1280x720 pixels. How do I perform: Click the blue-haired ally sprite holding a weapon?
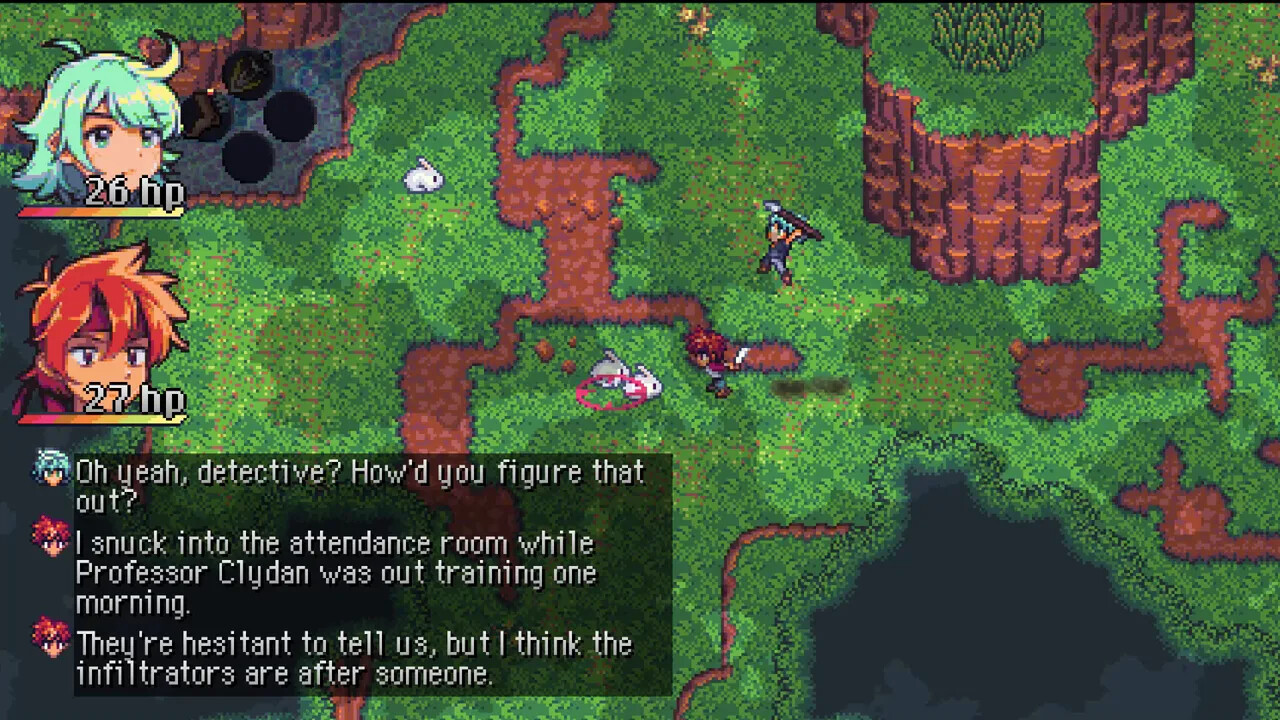click(780, 240)
